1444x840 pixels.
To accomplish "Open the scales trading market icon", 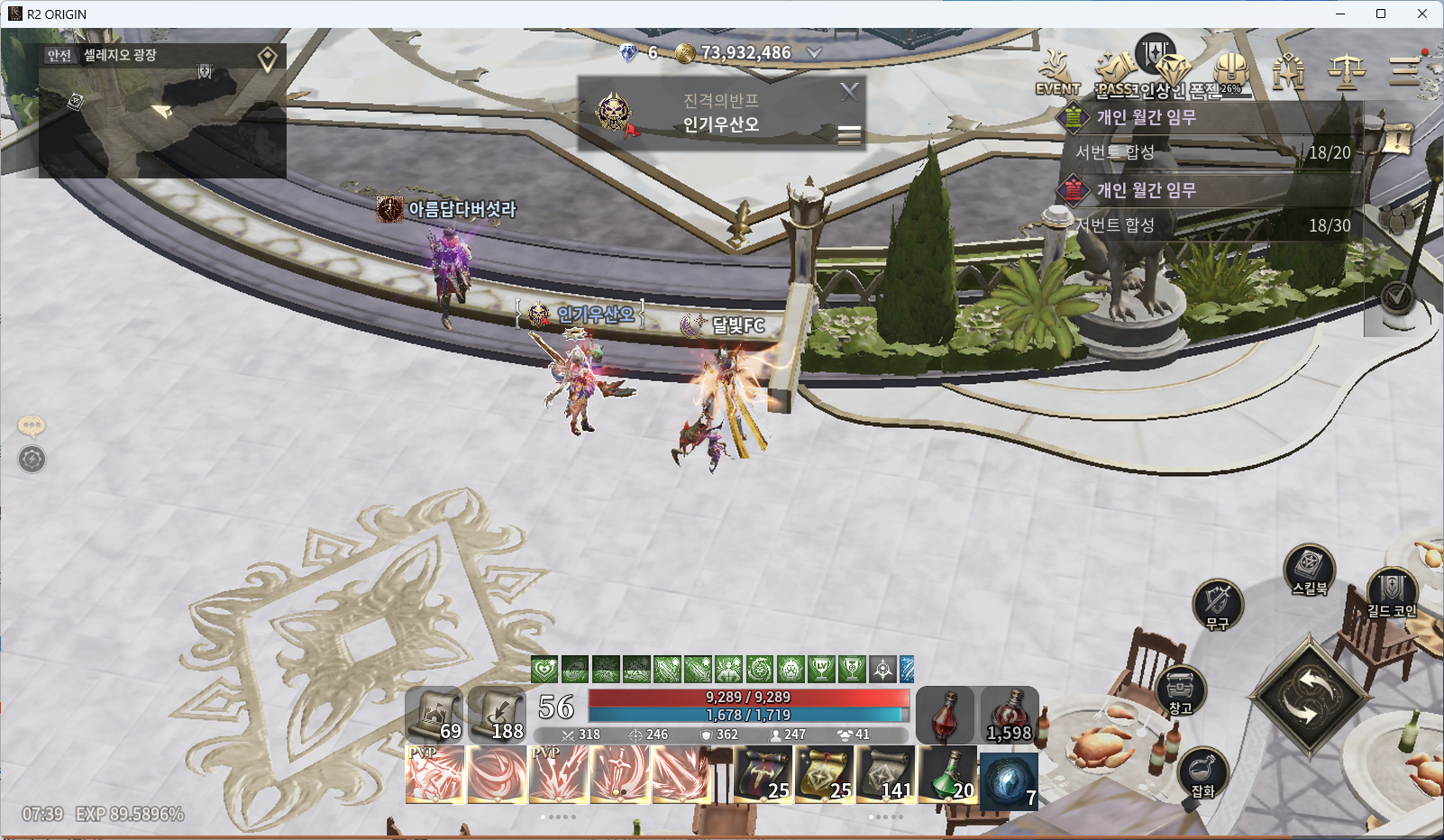I will 1346,70.
